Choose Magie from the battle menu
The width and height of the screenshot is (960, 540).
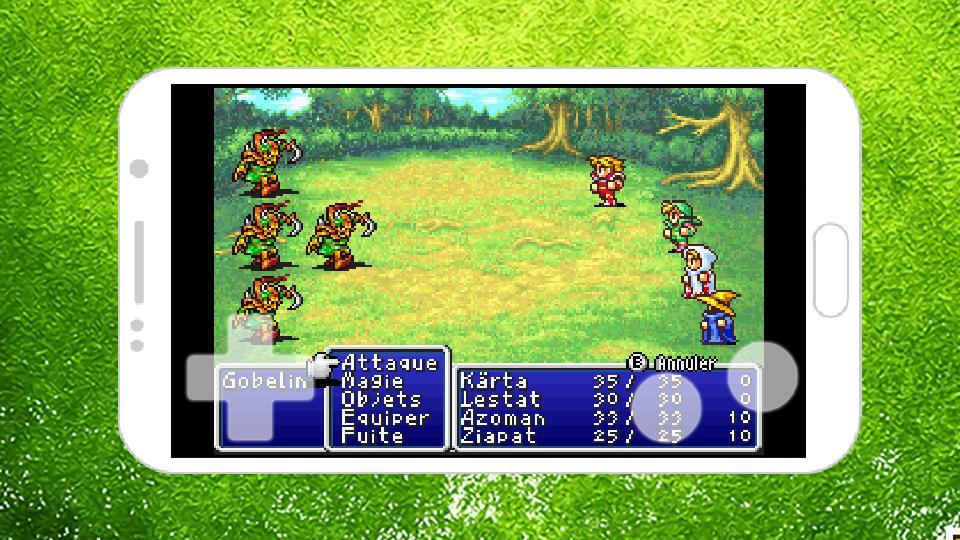click(373, 381)
